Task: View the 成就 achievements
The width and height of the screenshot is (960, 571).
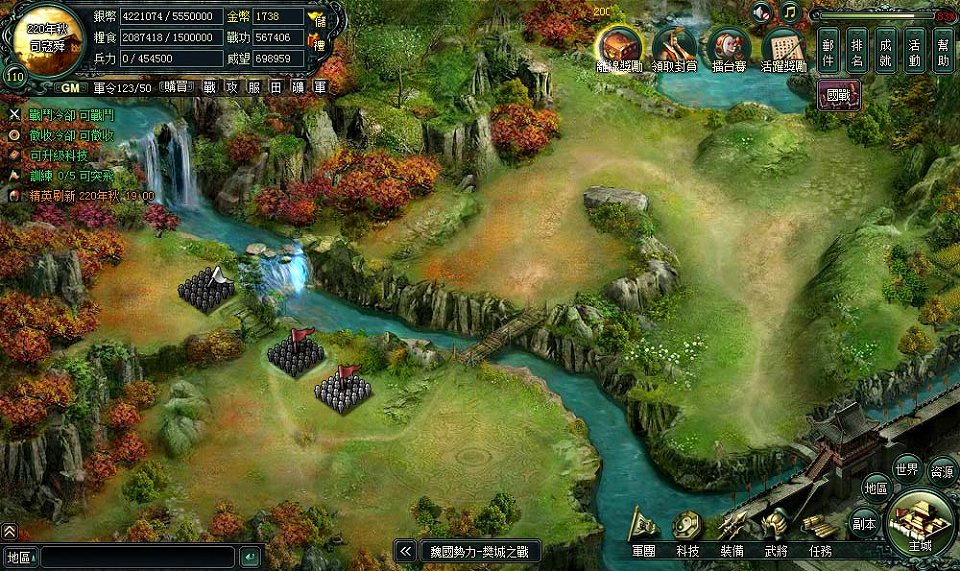Action: coord(886,50)
